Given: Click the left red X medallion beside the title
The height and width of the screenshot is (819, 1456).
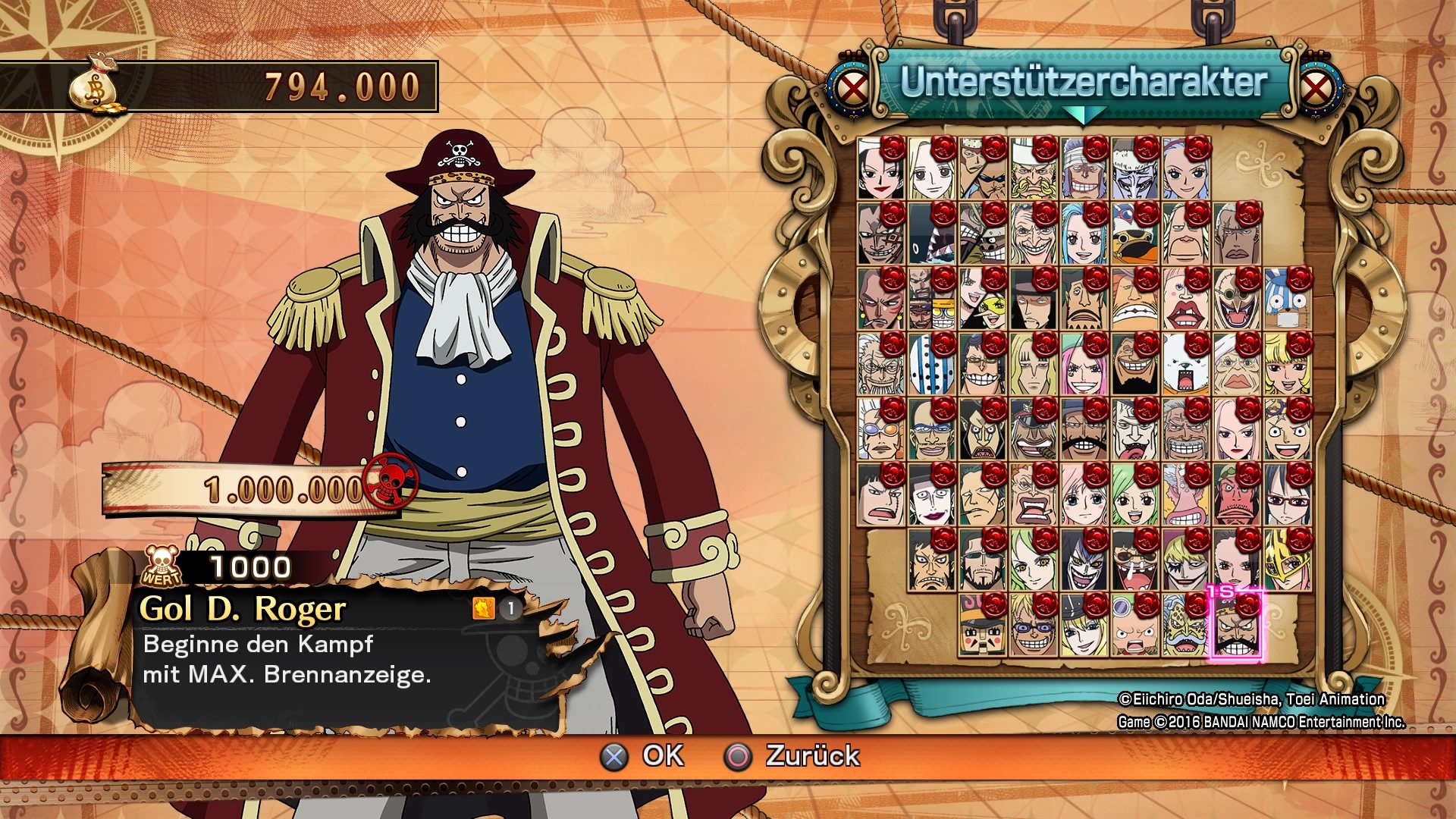Looking at the screenshot, I should click(852, 86).
